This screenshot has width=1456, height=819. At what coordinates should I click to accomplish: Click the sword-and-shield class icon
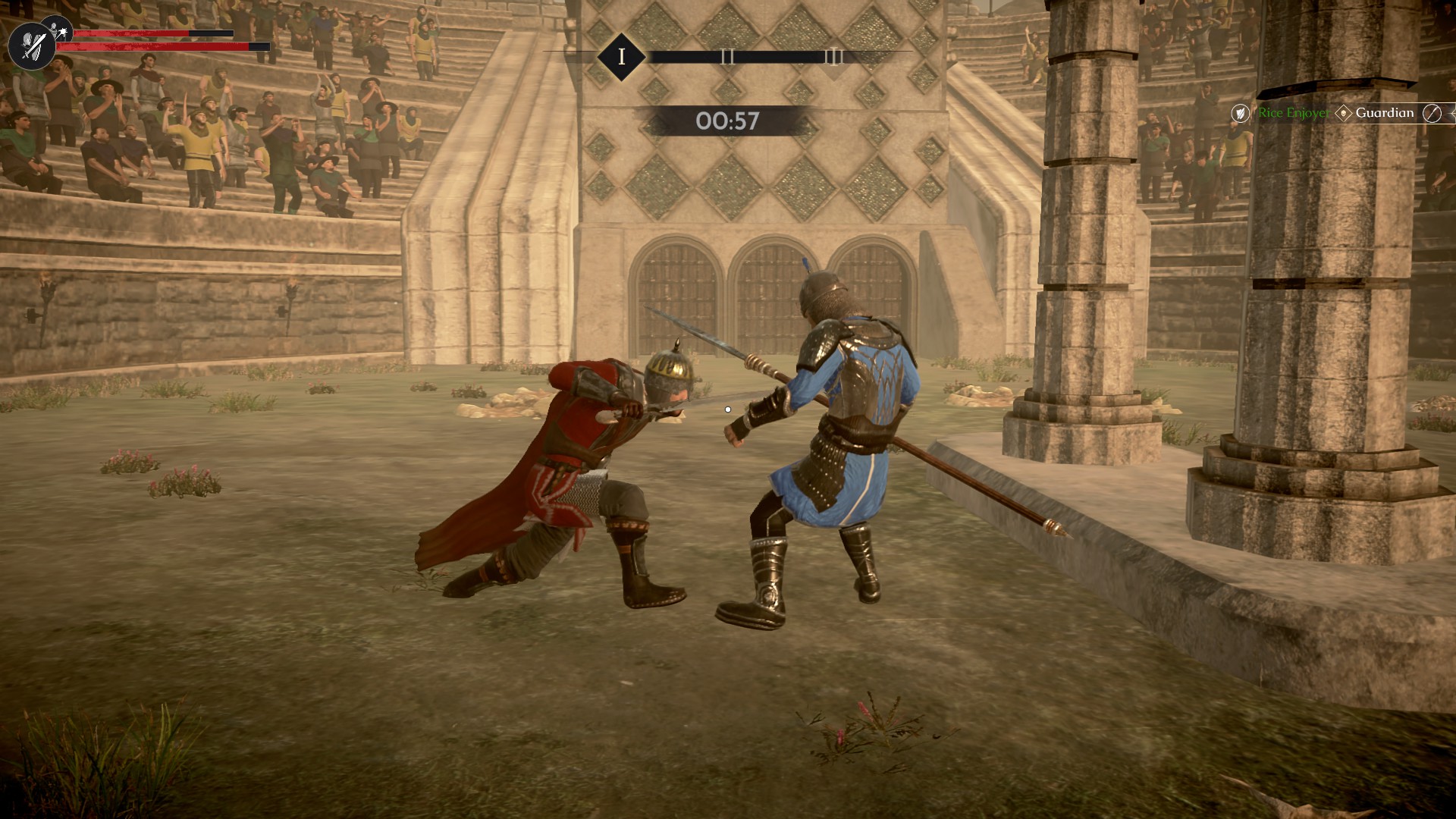point(30,45)
